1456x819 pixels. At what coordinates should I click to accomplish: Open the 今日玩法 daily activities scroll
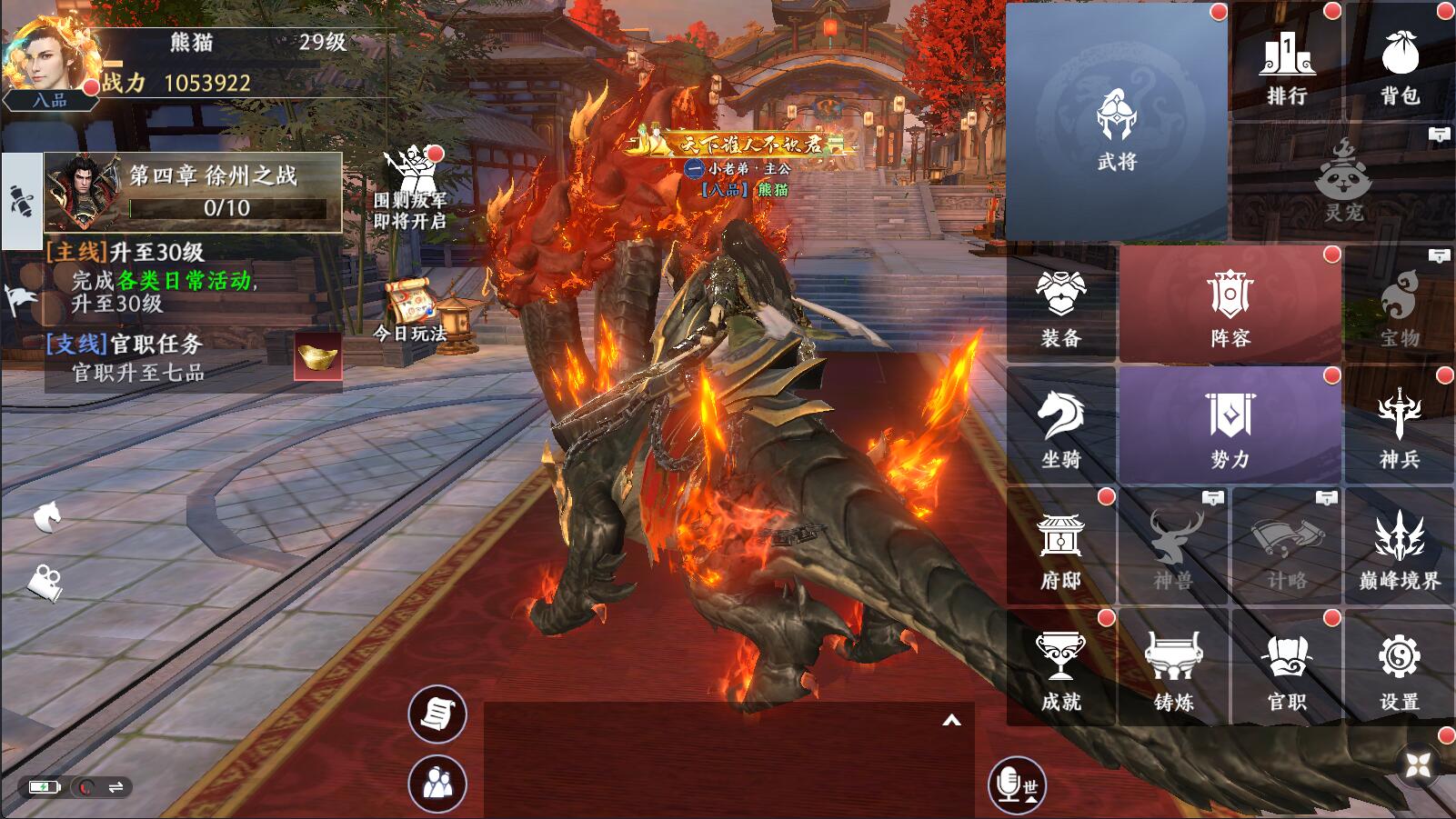coord(410,306)
